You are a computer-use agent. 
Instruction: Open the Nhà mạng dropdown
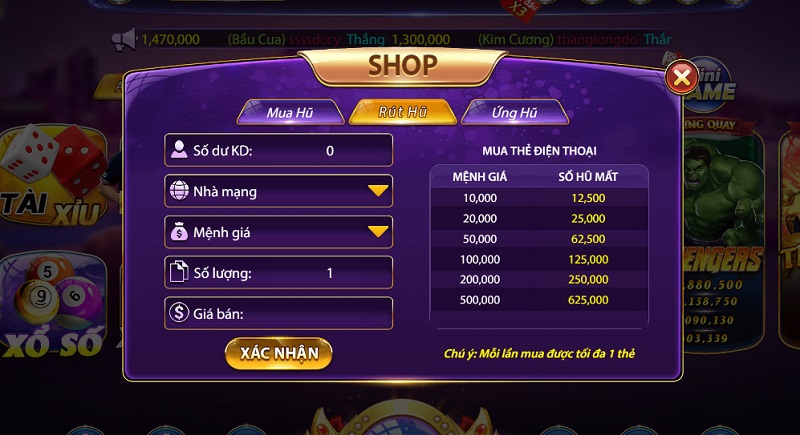click(x=279, y=190)
